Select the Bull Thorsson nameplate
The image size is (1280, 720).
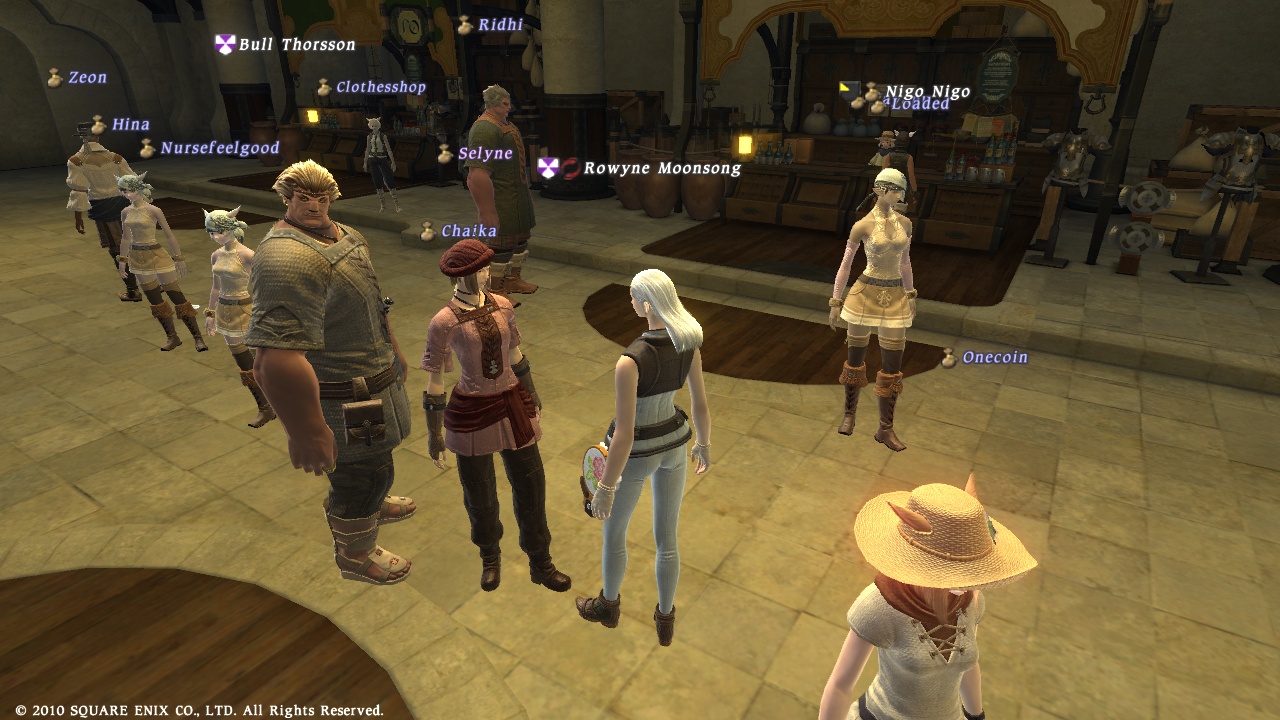(x=296, y=45)
